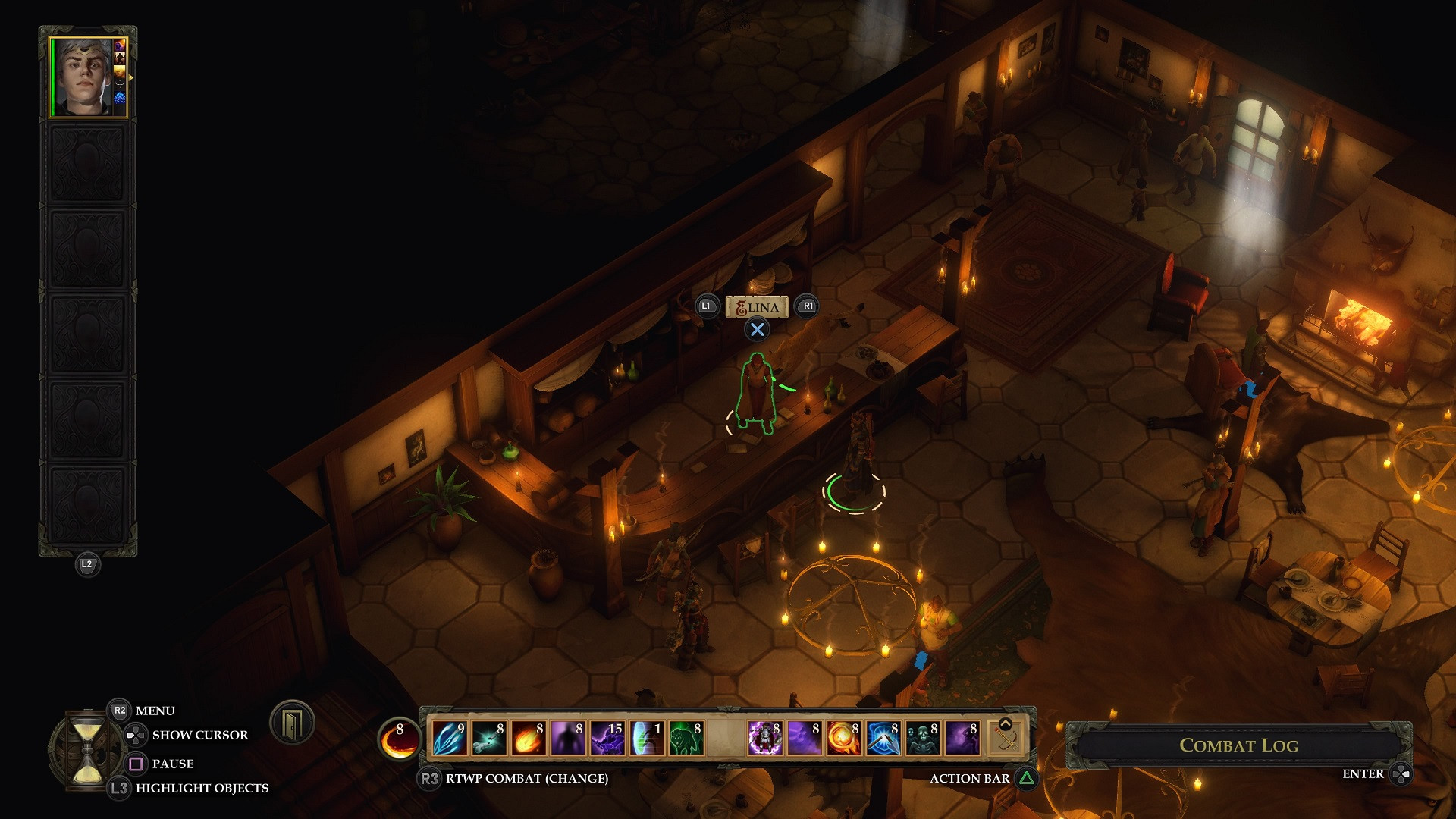Cast the orange fire swirl spell
The image size is (1456, 819).
(x=843, y=738)
